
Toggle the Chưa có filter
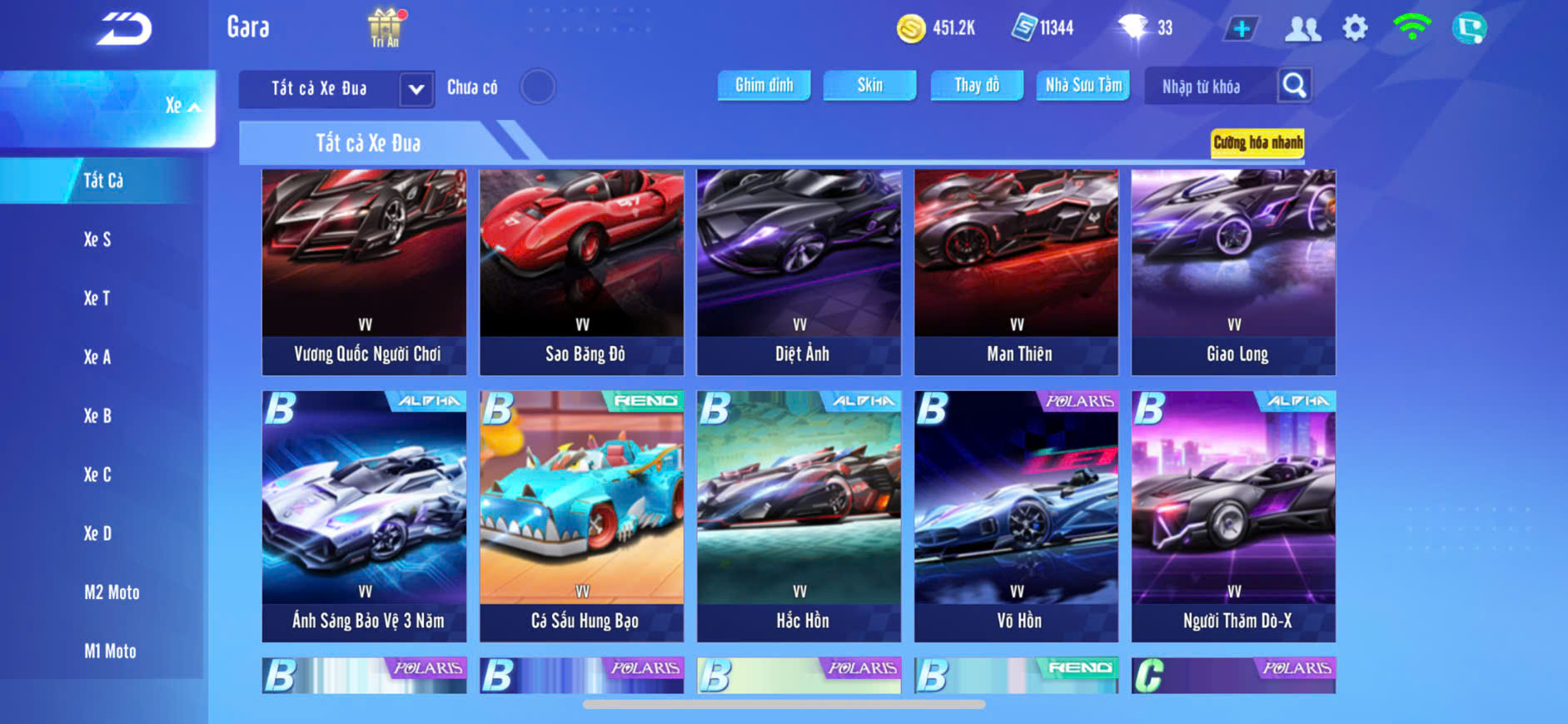pos(537,87)
